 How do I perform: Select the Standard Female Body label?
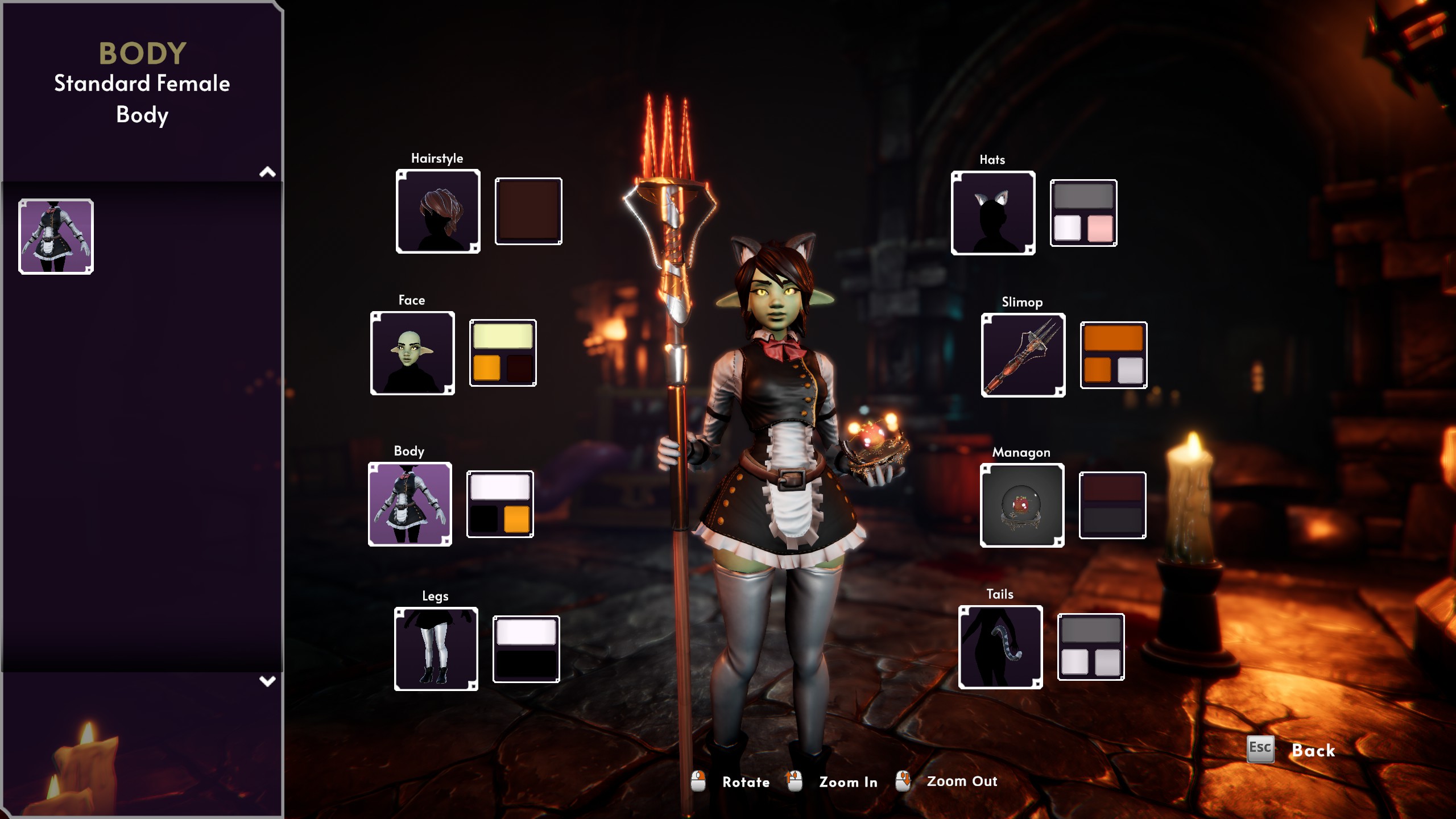[x=142, y=100]
